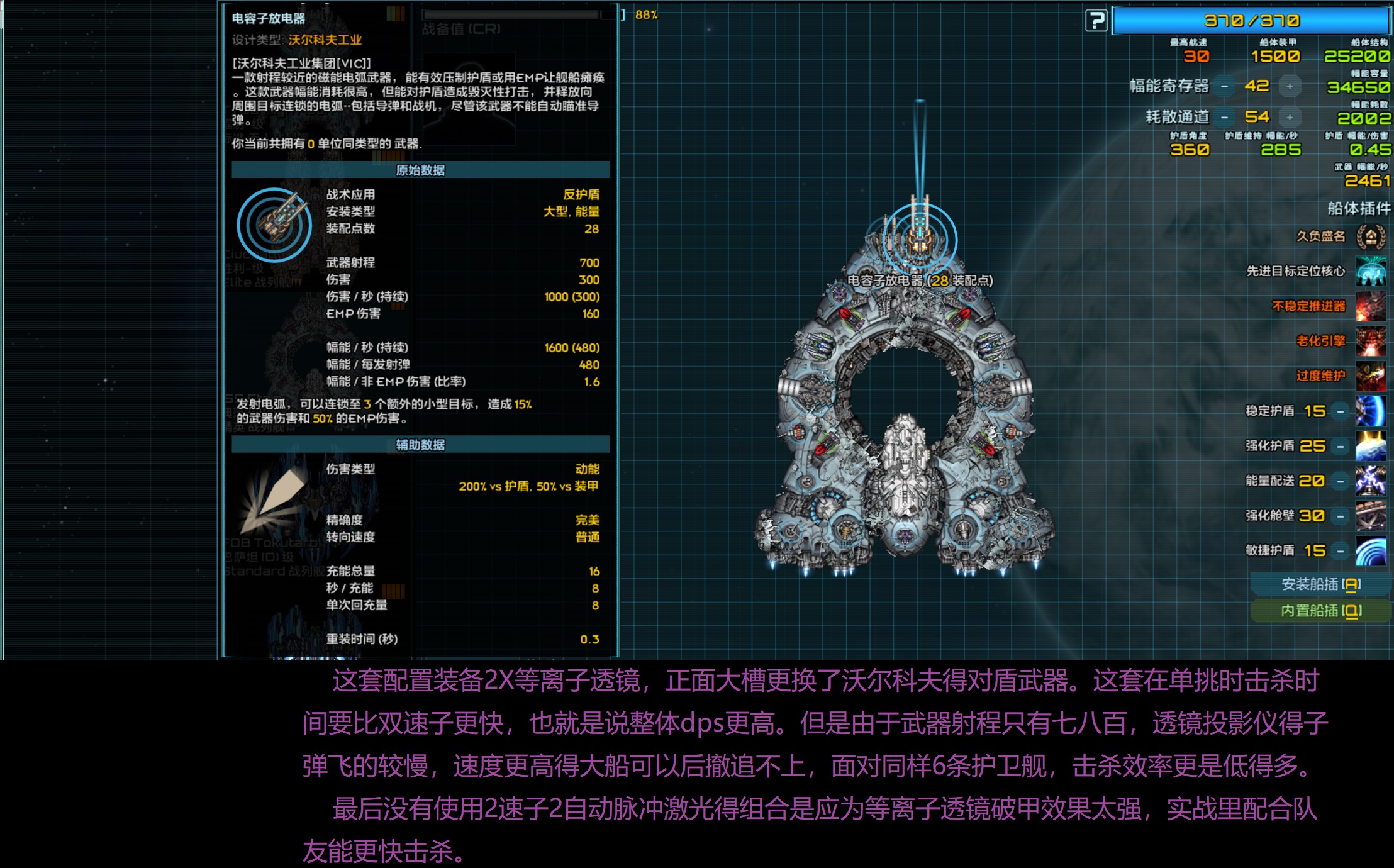The image size is (1394, 868).
Task: Click the 敏捷护盾 hullmod icon
Action: click(1371, 548)
